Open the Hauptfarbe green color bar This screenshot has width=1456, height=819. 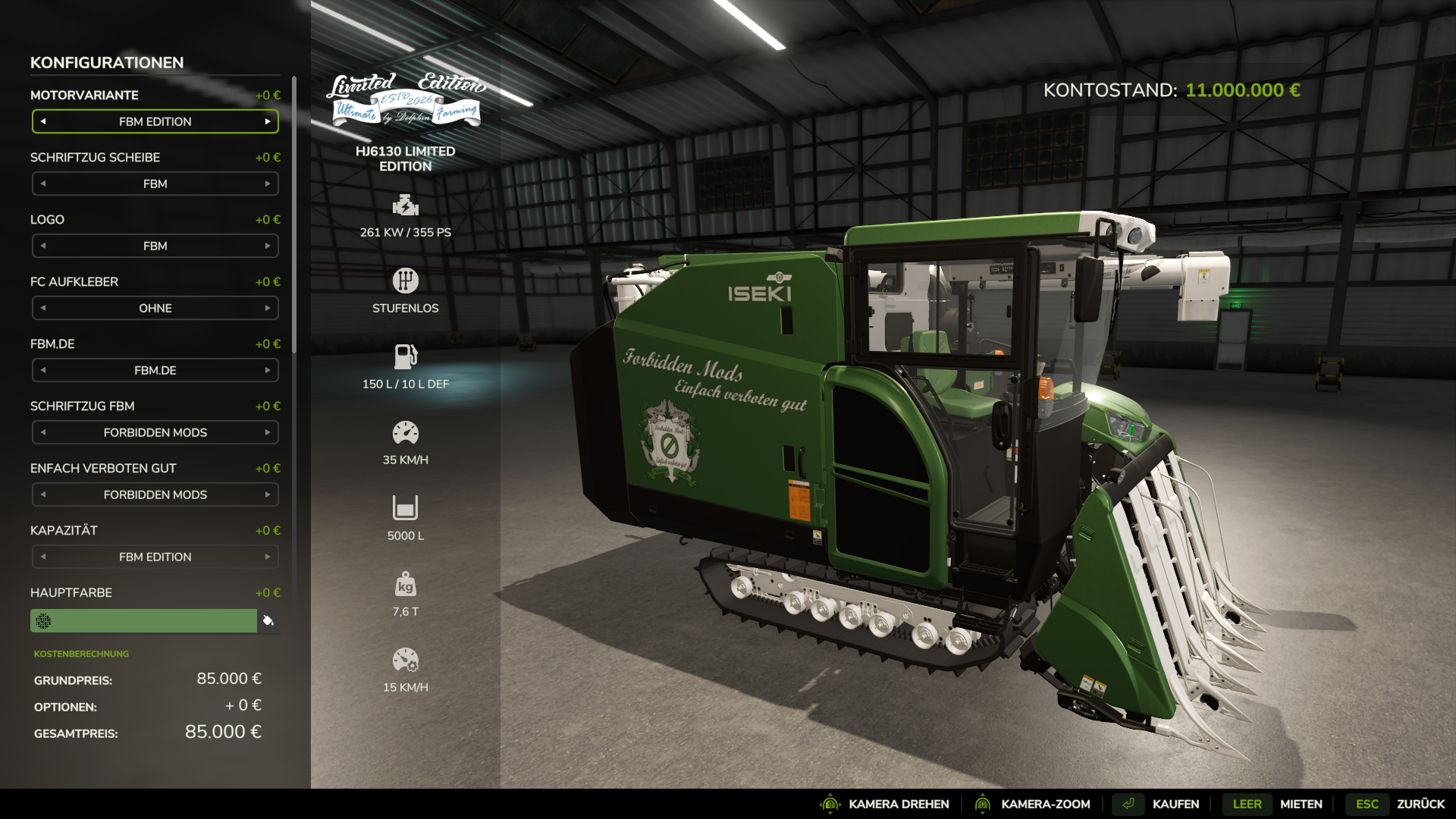pyautogui.click(x=144, y=620)
